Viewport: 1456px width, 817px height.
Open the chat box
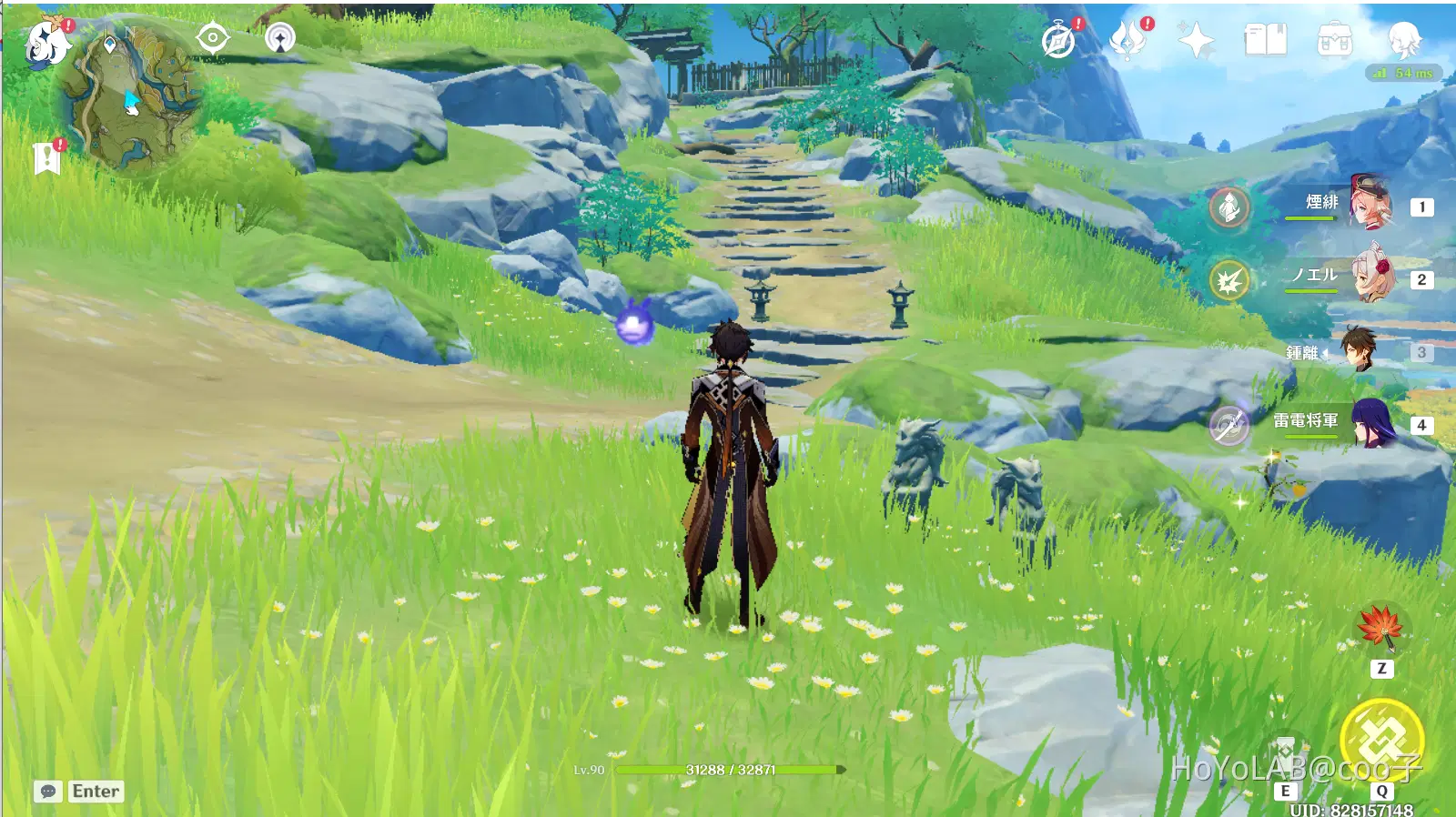(x=79, y=792)
